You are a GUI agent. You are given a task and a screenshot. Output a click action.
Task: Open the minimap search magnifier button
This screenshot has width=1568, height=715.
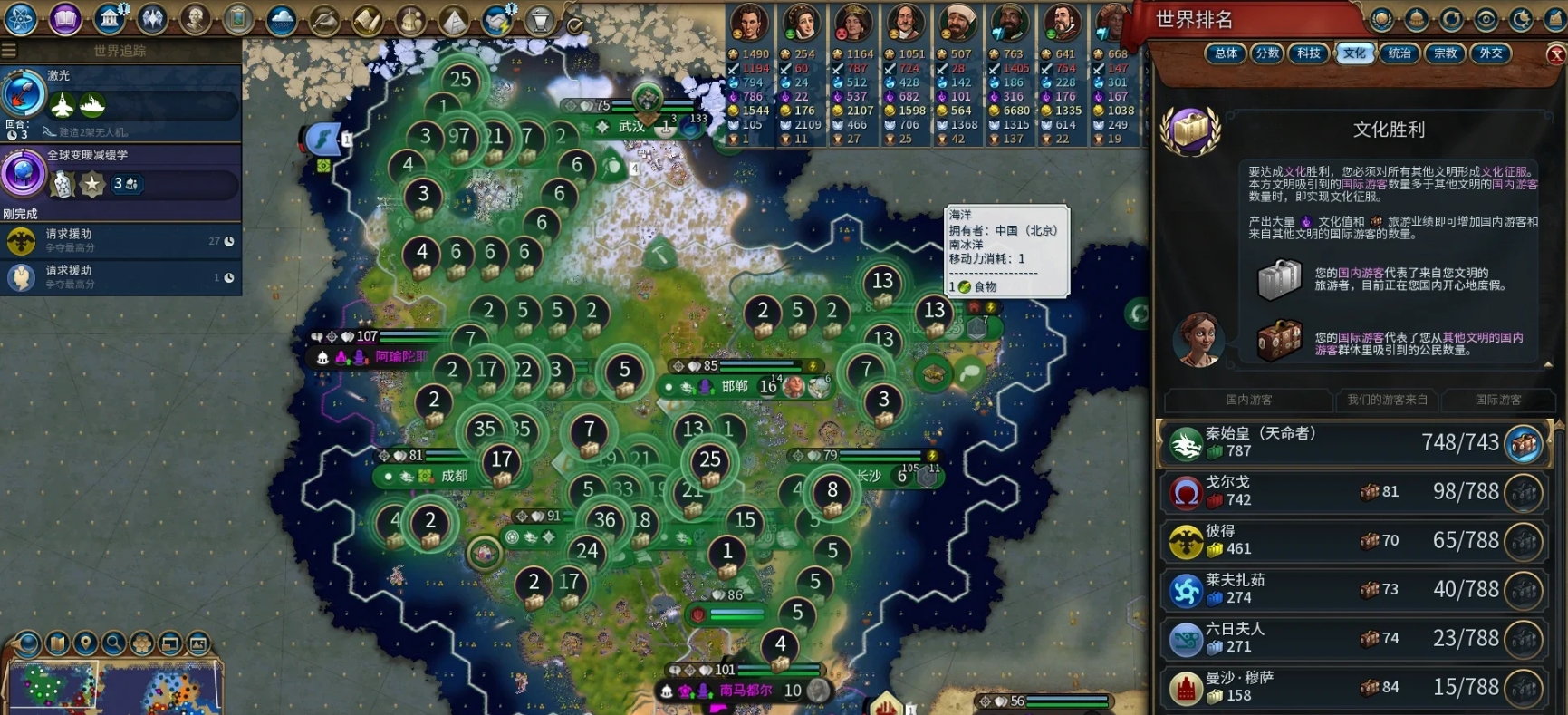pos(113,643)
